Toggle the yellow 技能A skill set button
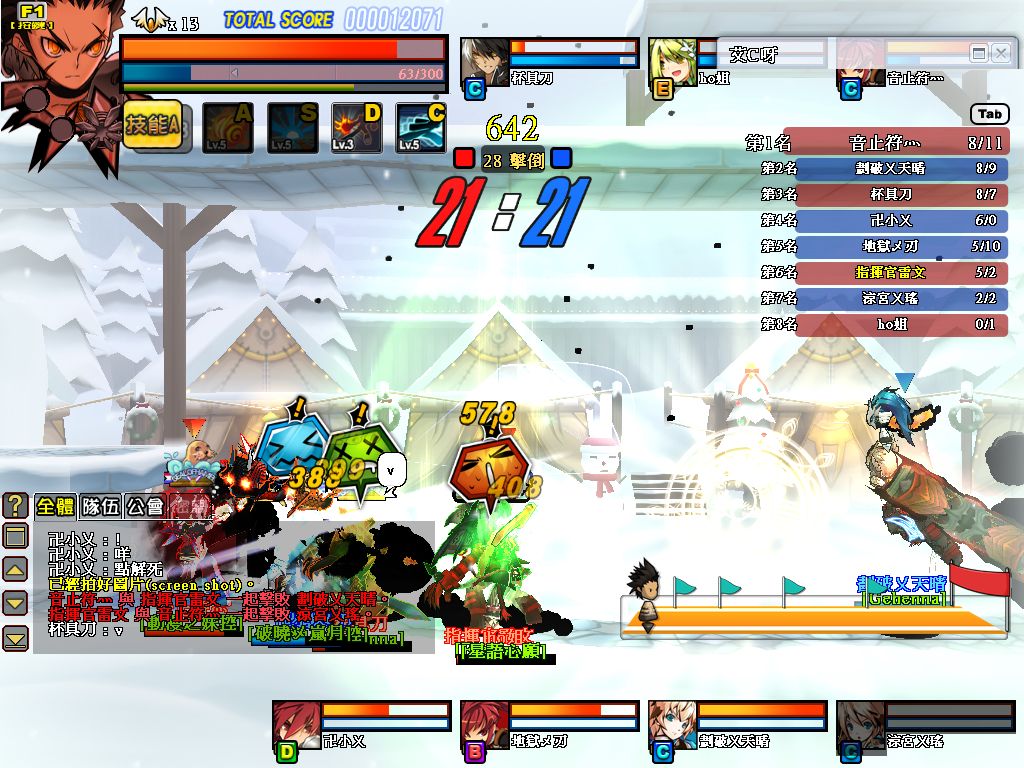The image size is (1024, 768). 152,126
